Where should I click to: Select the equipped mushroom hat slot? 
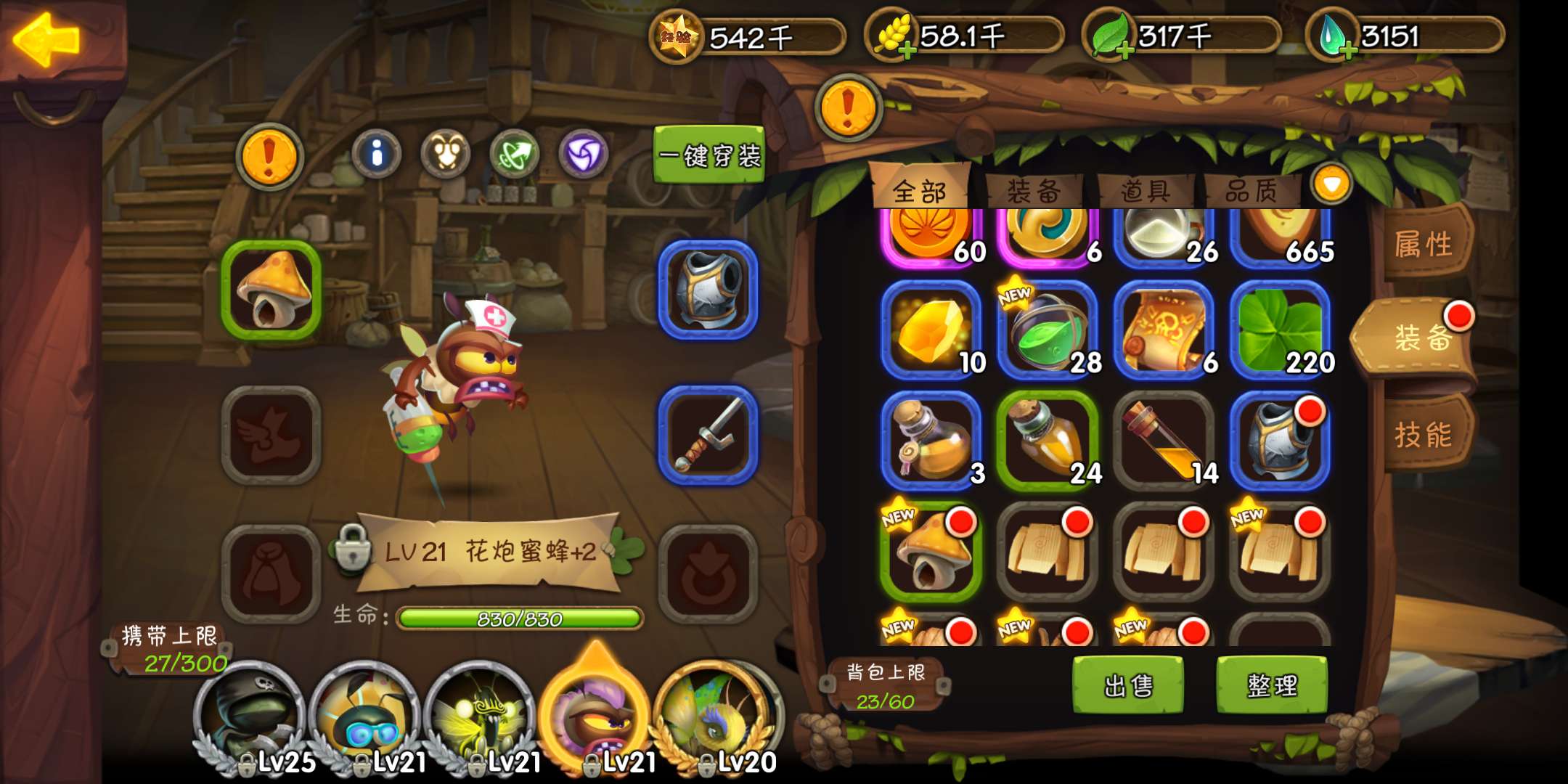coord(271,290)
